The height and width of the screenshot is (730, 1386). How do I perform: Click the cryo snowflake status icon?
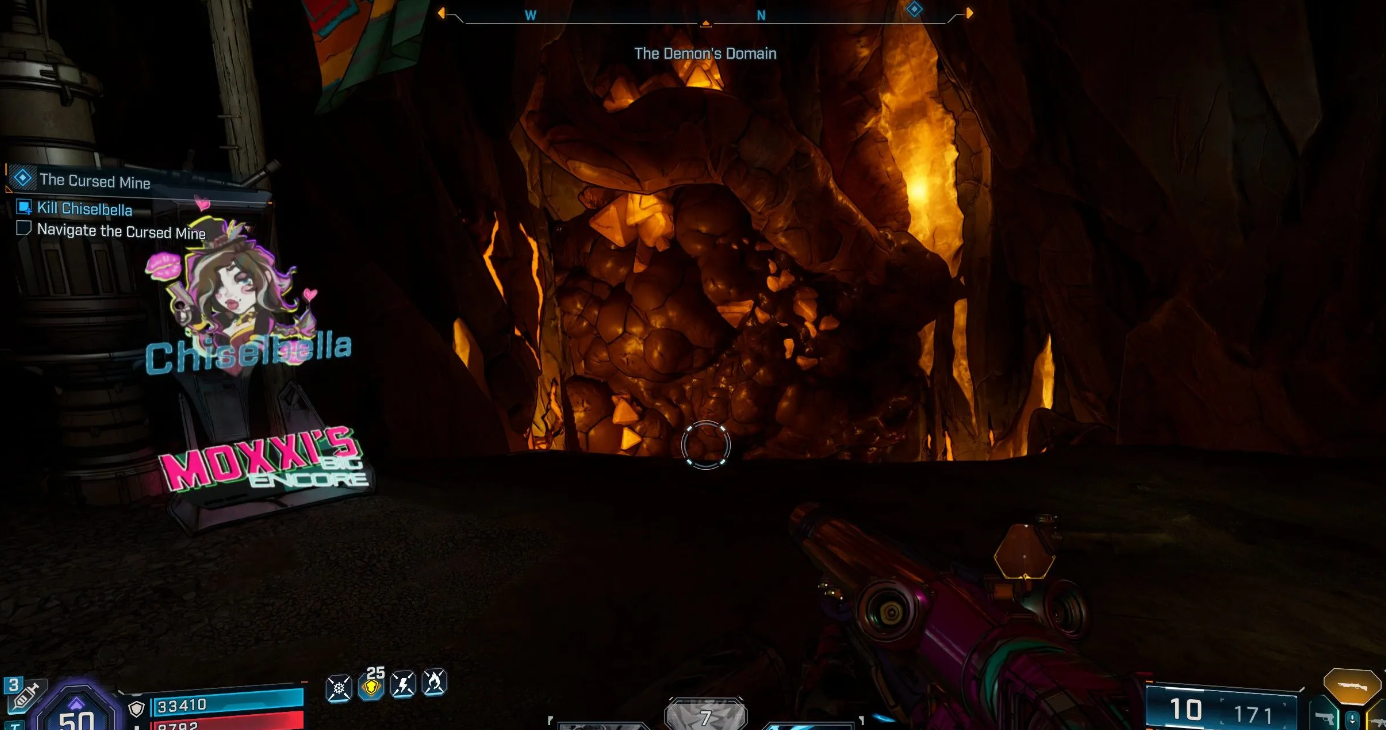pyautogui.click(x=339, y=687)
